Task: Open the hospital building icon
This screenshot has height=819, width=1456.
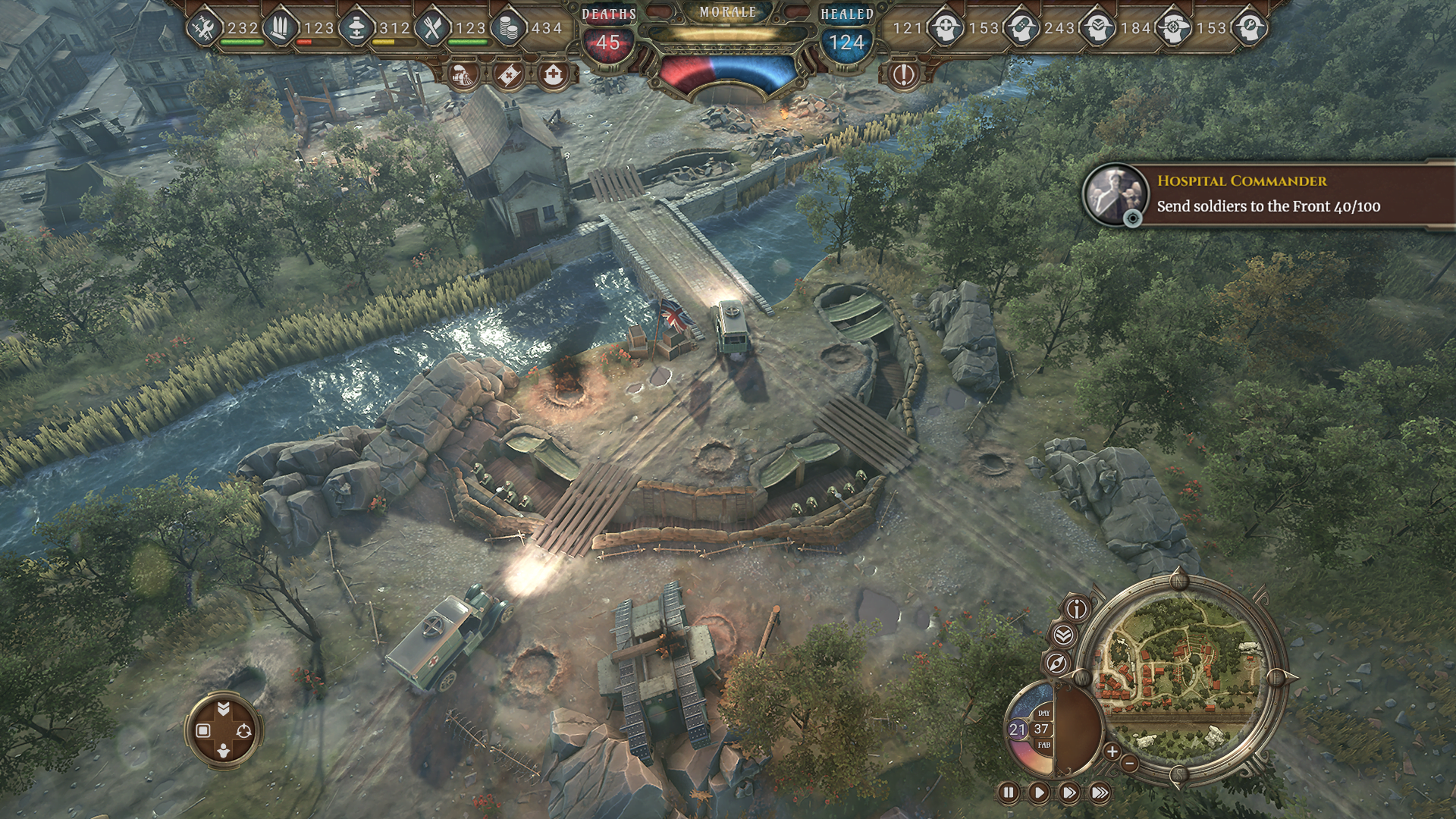Action: click(554, 74)
